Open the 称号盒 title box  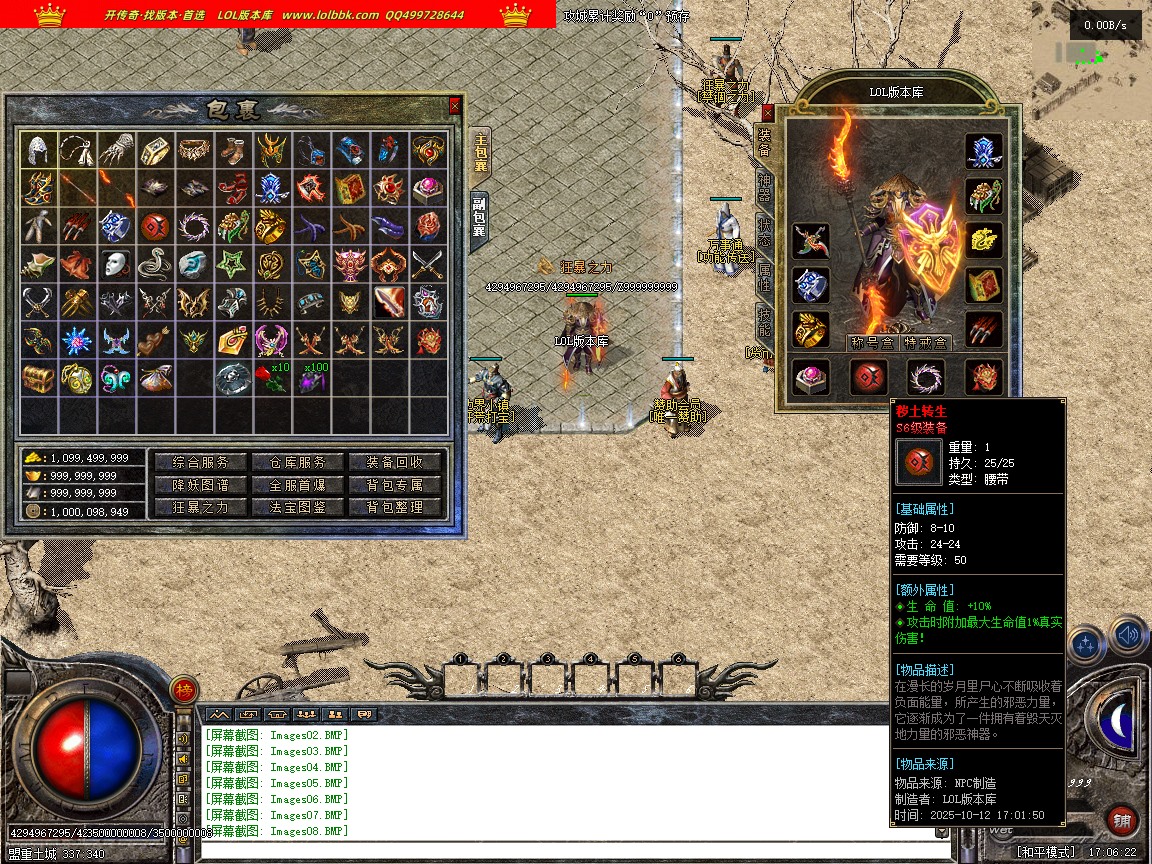tap(869, 342)
